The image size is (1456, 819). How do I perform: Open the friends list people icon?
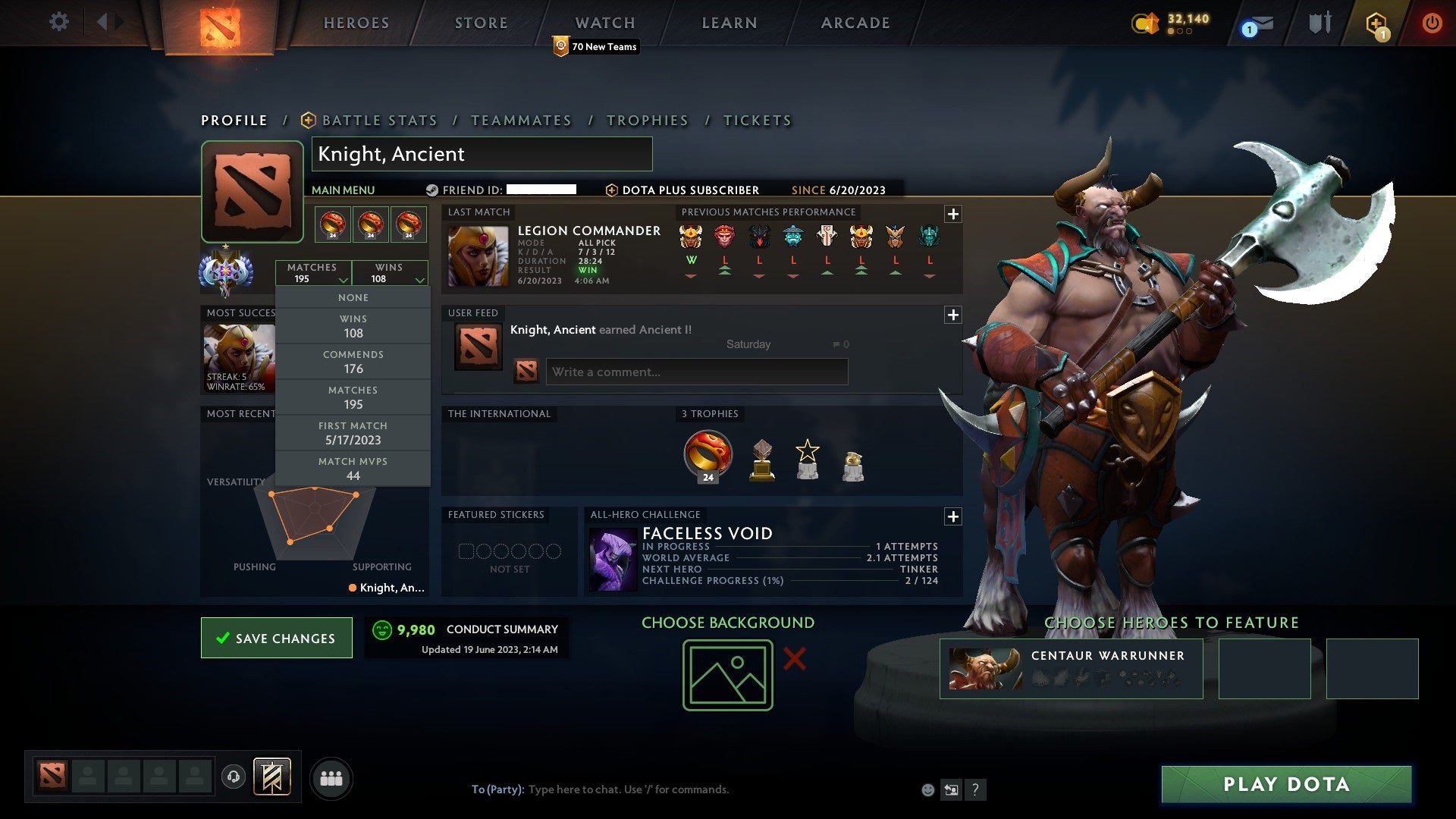pyautogui.click(x=331, y=777)
